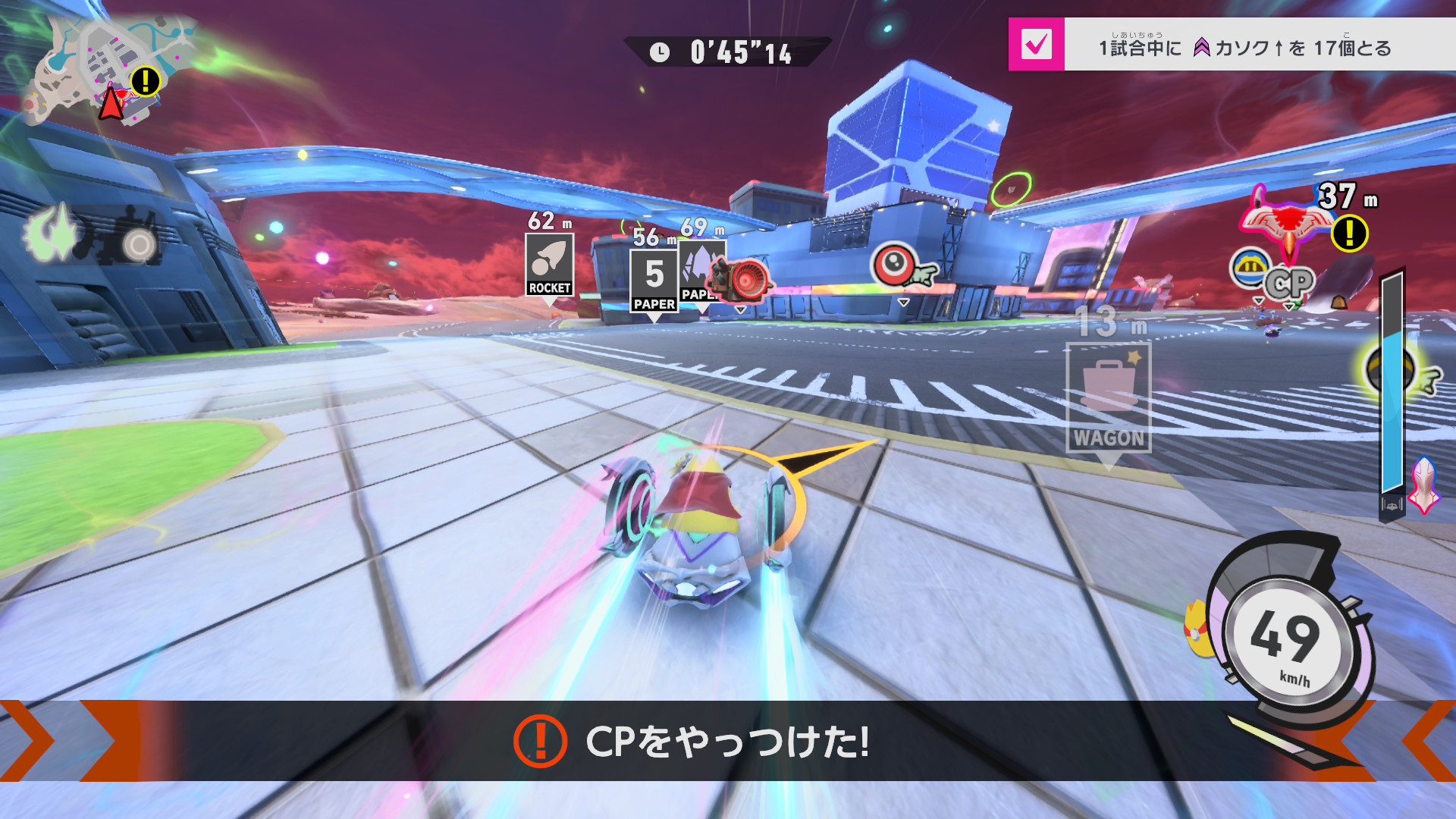
Task: Click the red bird event marker
Action: point(1287,221)
